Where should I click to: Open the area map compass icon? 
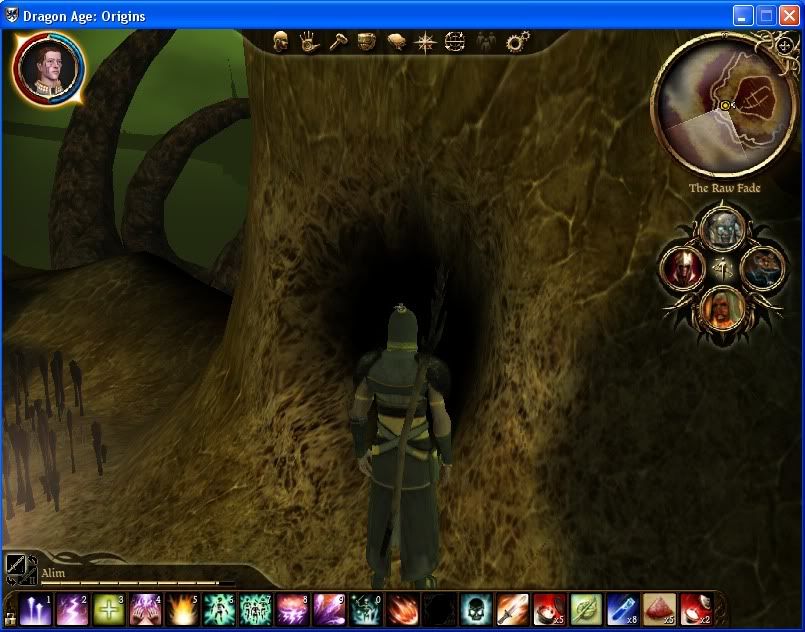pos(426,41)
